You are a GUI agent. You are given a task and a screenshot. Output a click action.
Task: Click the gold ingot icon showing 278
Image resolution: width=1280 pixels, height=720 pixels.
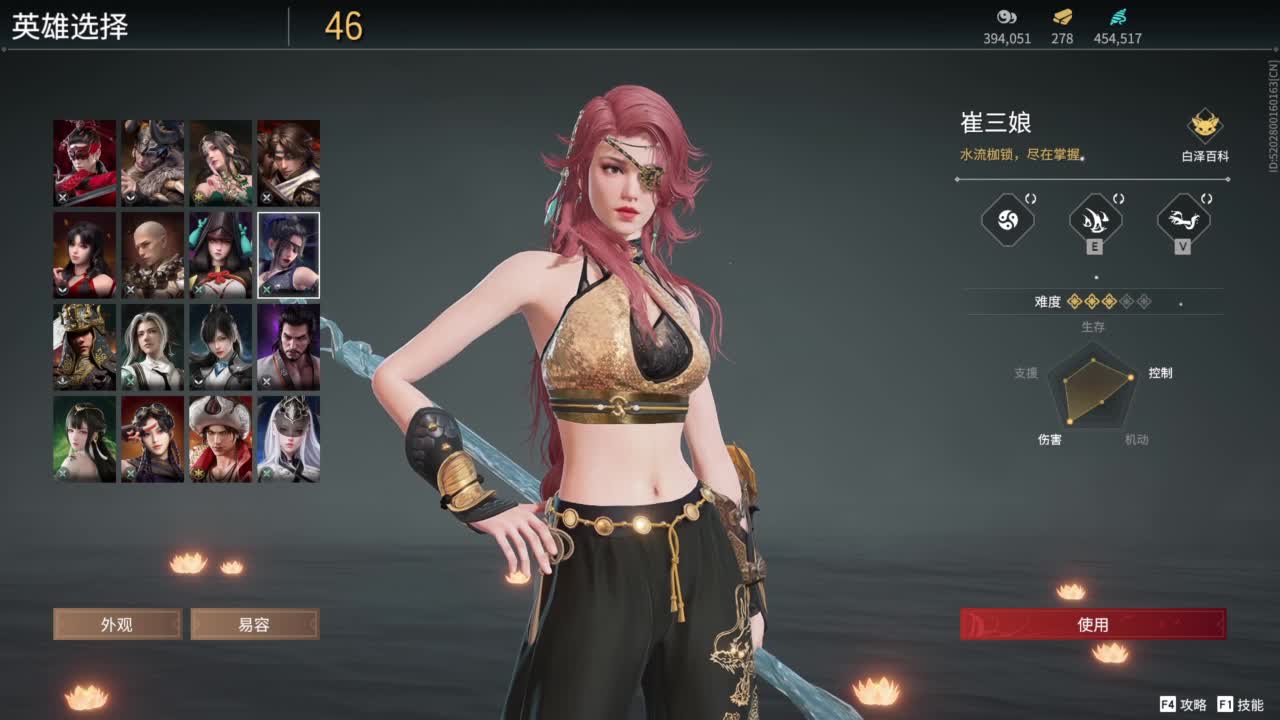[x=1062, y=16]
